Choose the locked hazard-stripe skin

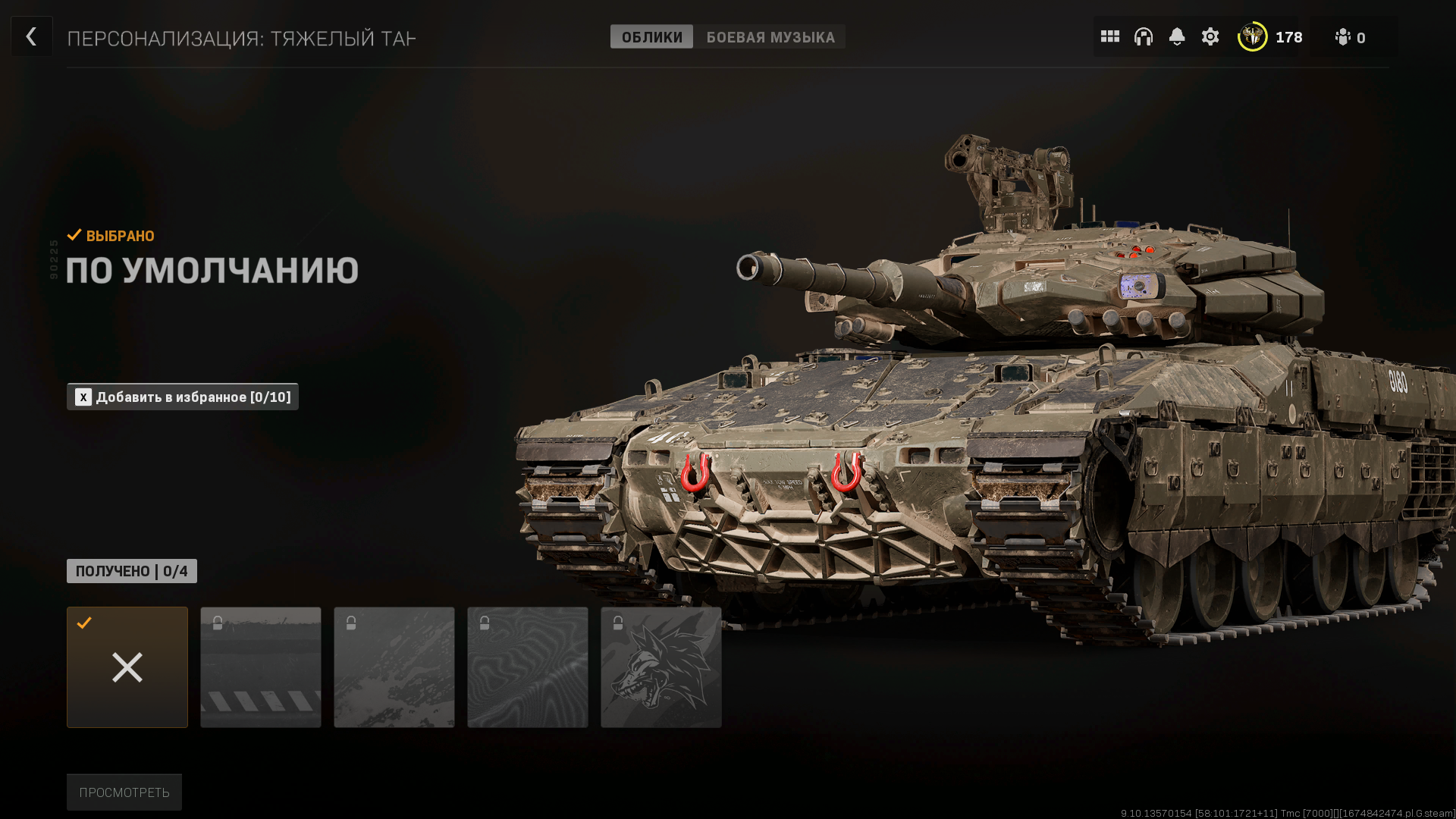[261, 667]
